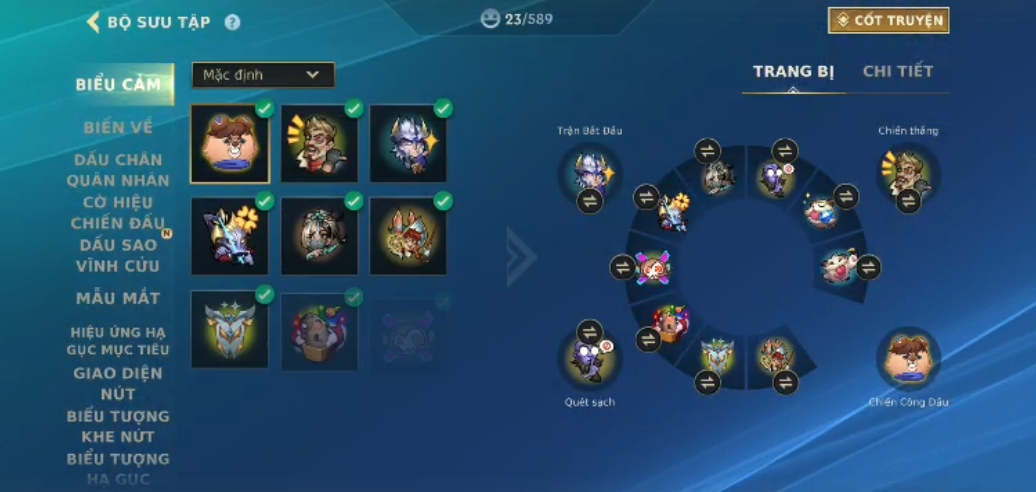The image size is (1036, 492).
Task: Click the help question mark icon
Action: coord(232,21)
